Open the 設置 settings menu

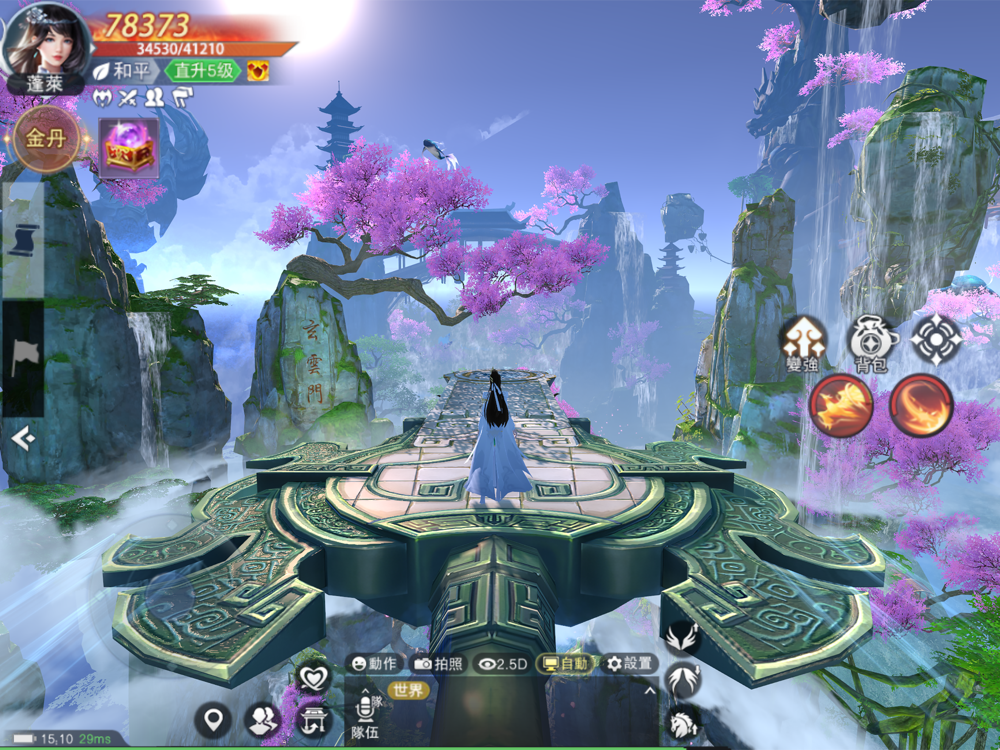coord(629,663)
